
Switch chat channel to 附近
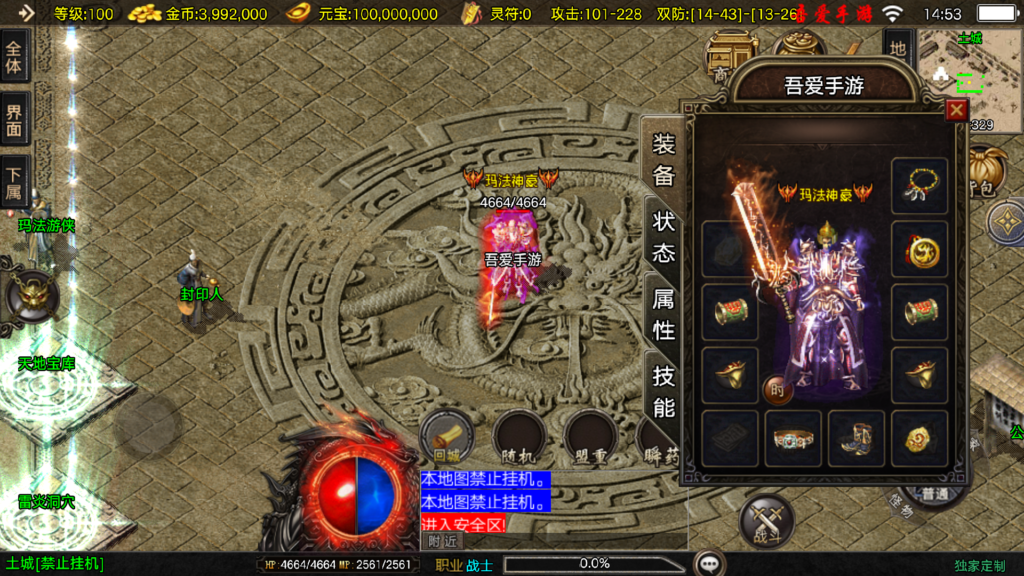[443, 540]
